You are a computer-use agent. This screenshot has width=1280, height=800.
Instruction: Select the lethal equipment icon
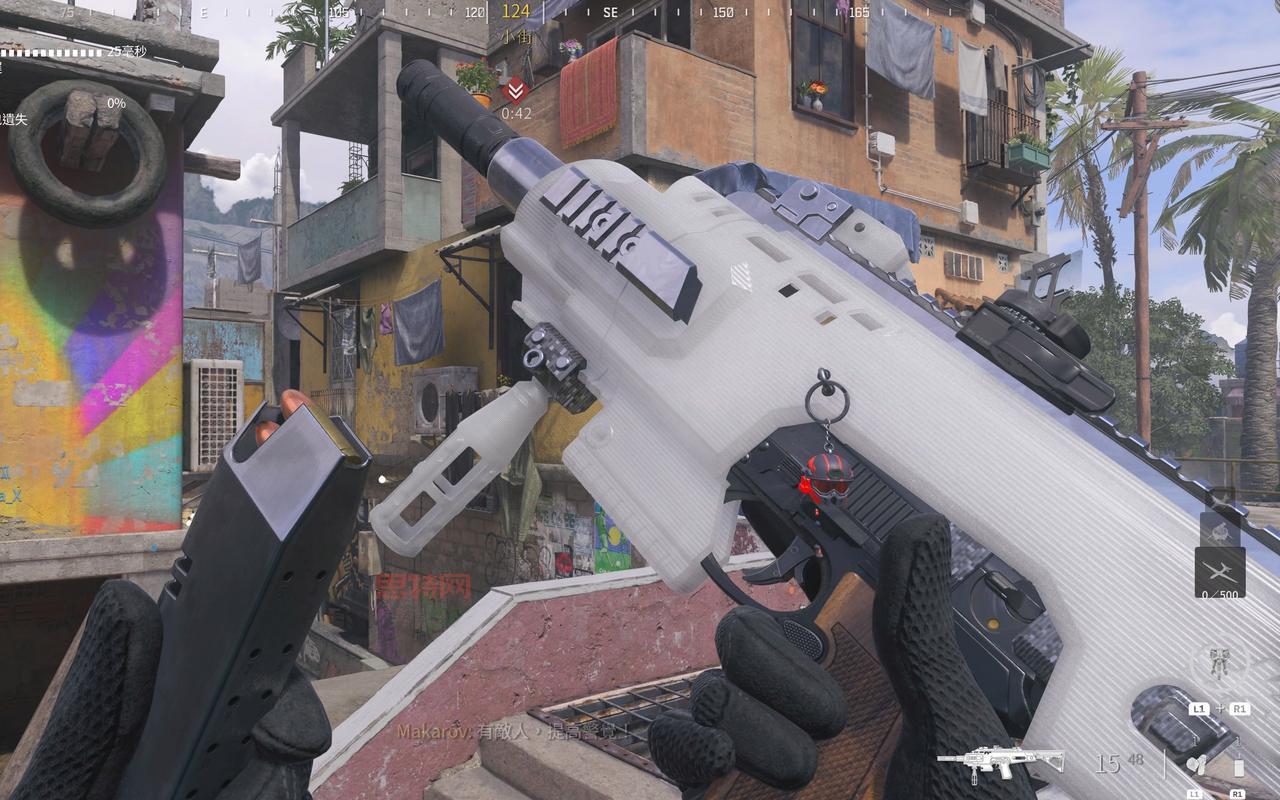[1238, 766]
